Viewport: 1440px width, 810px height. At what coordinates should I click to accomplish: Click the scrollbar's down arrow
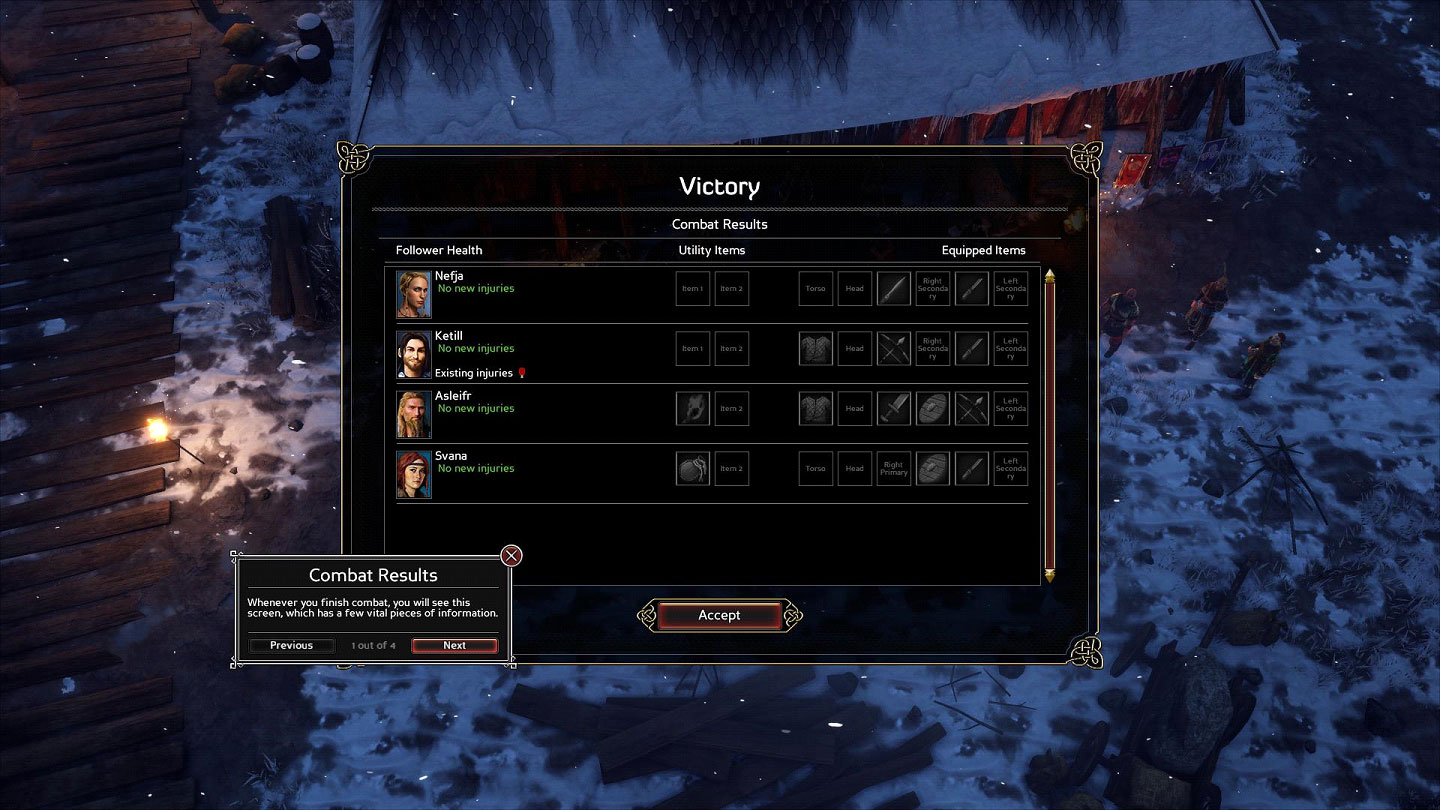tap(1050, 575)
